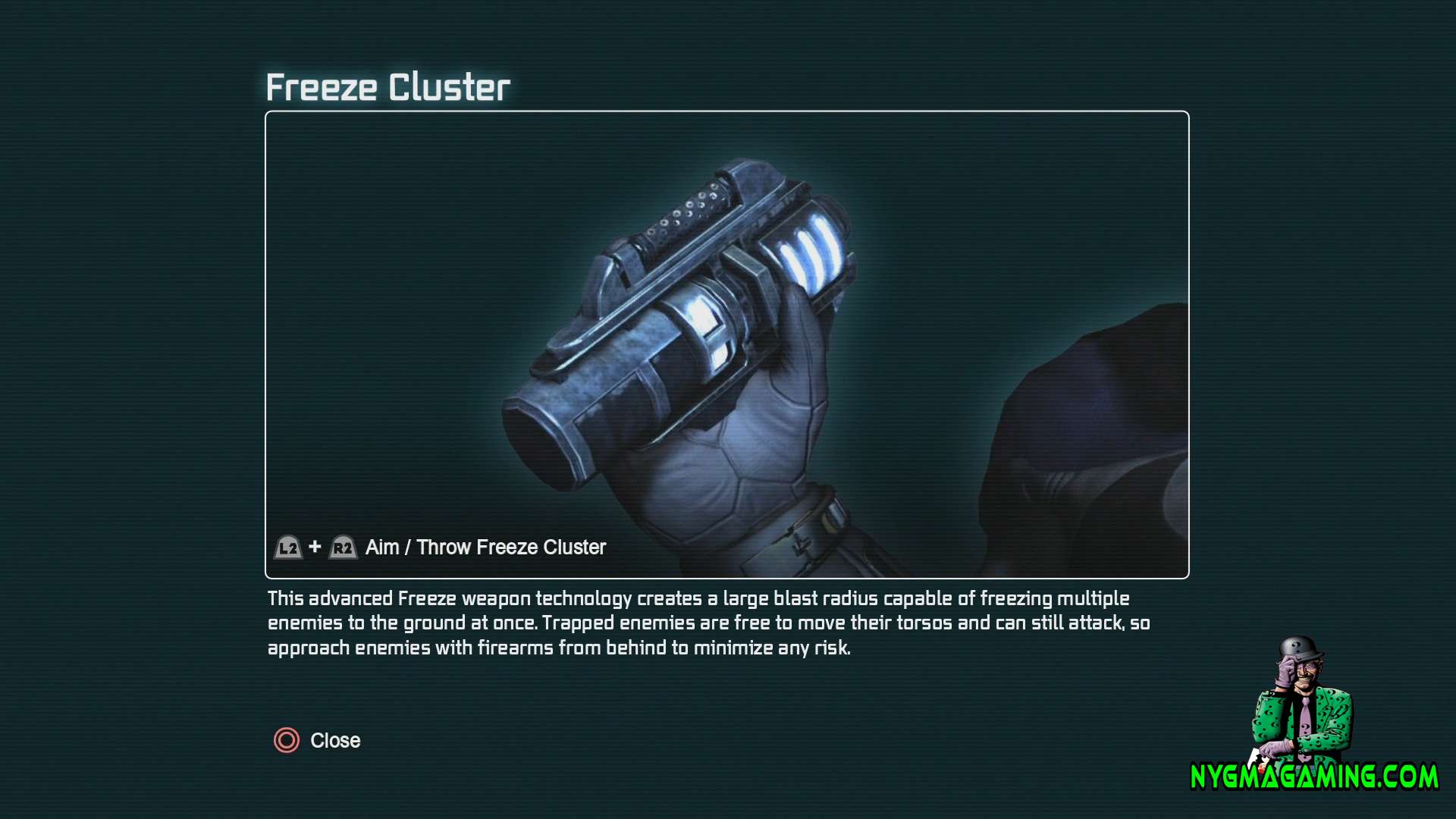Select the L2 trigger button icon
This screenshot has height=819, width=1456.
click(288, 547)
